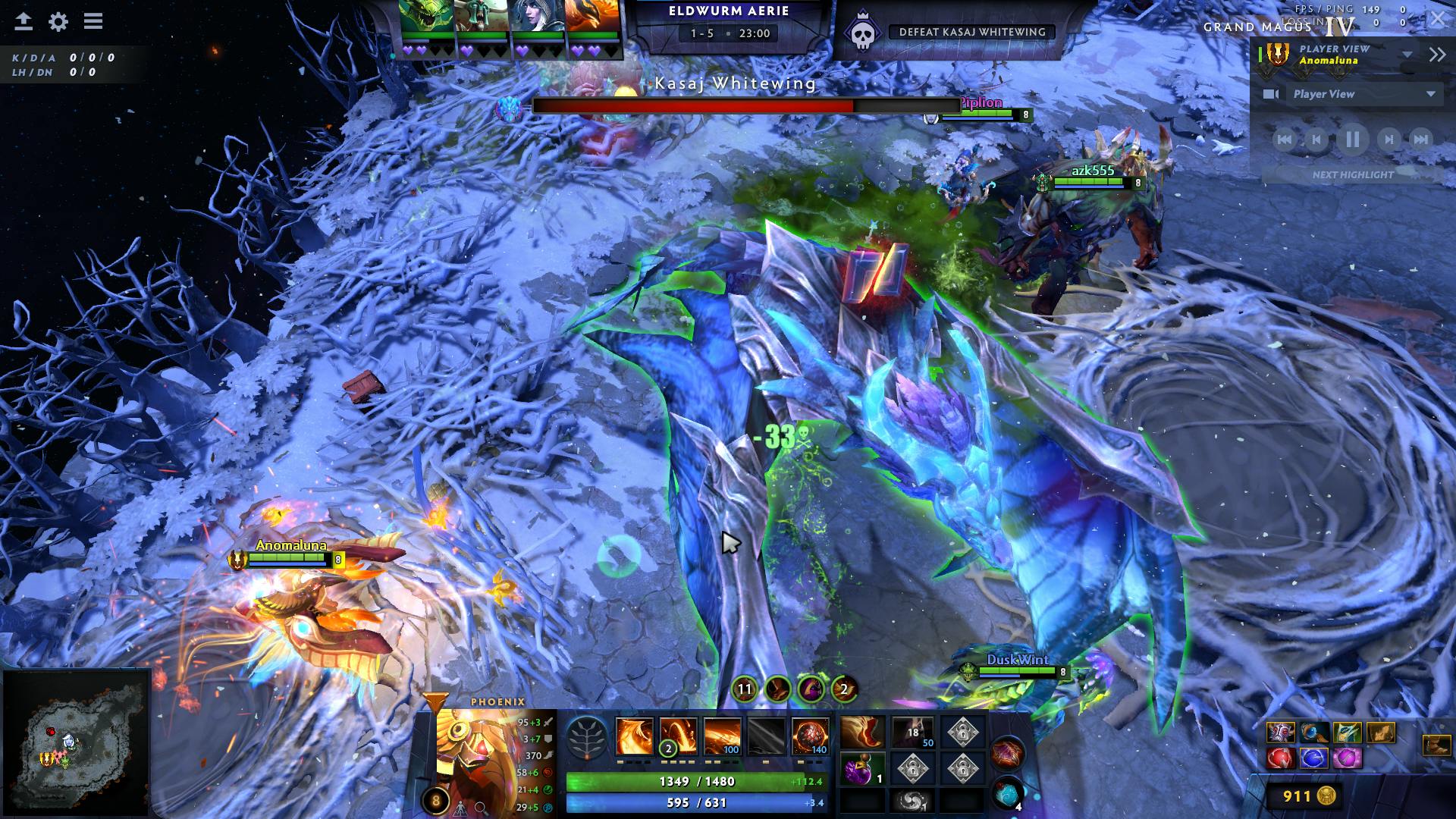Jump to the Next Highlight

[1353, 174]
